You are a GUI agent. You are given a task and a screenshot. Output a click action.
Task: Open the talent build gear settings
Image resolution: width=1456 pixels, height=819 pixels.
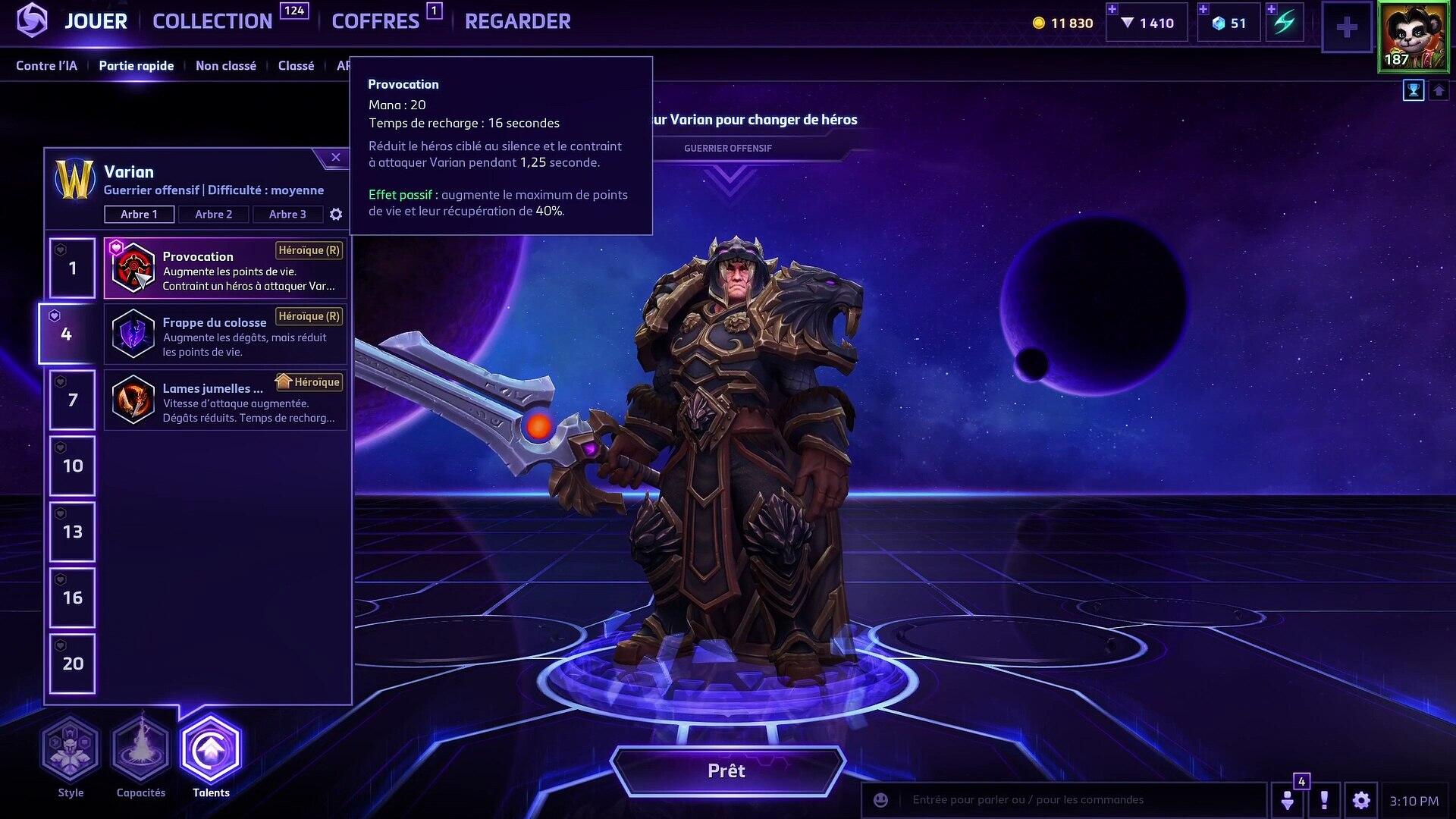[336, 215]
